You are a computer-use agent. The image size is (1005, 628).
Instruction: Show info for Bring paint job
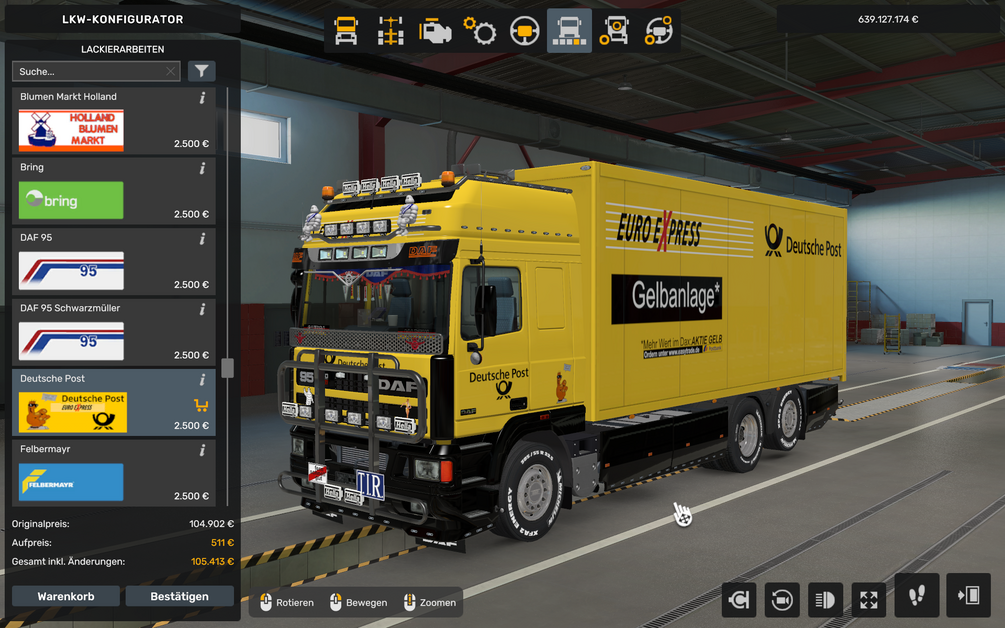pos(202,168)
